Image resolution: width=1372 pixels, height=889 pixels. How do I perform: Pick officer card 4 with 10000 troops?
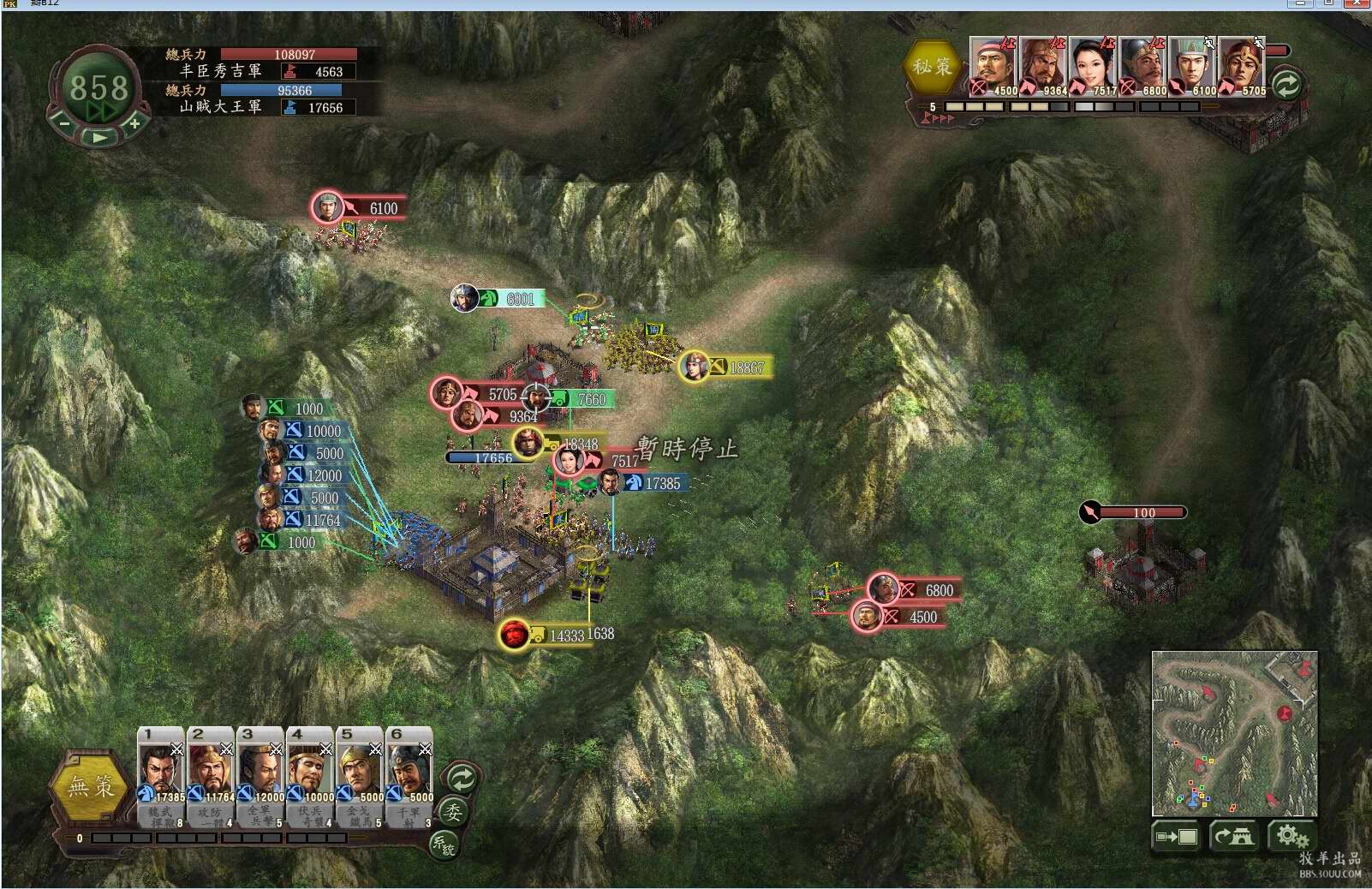(309, 773)
